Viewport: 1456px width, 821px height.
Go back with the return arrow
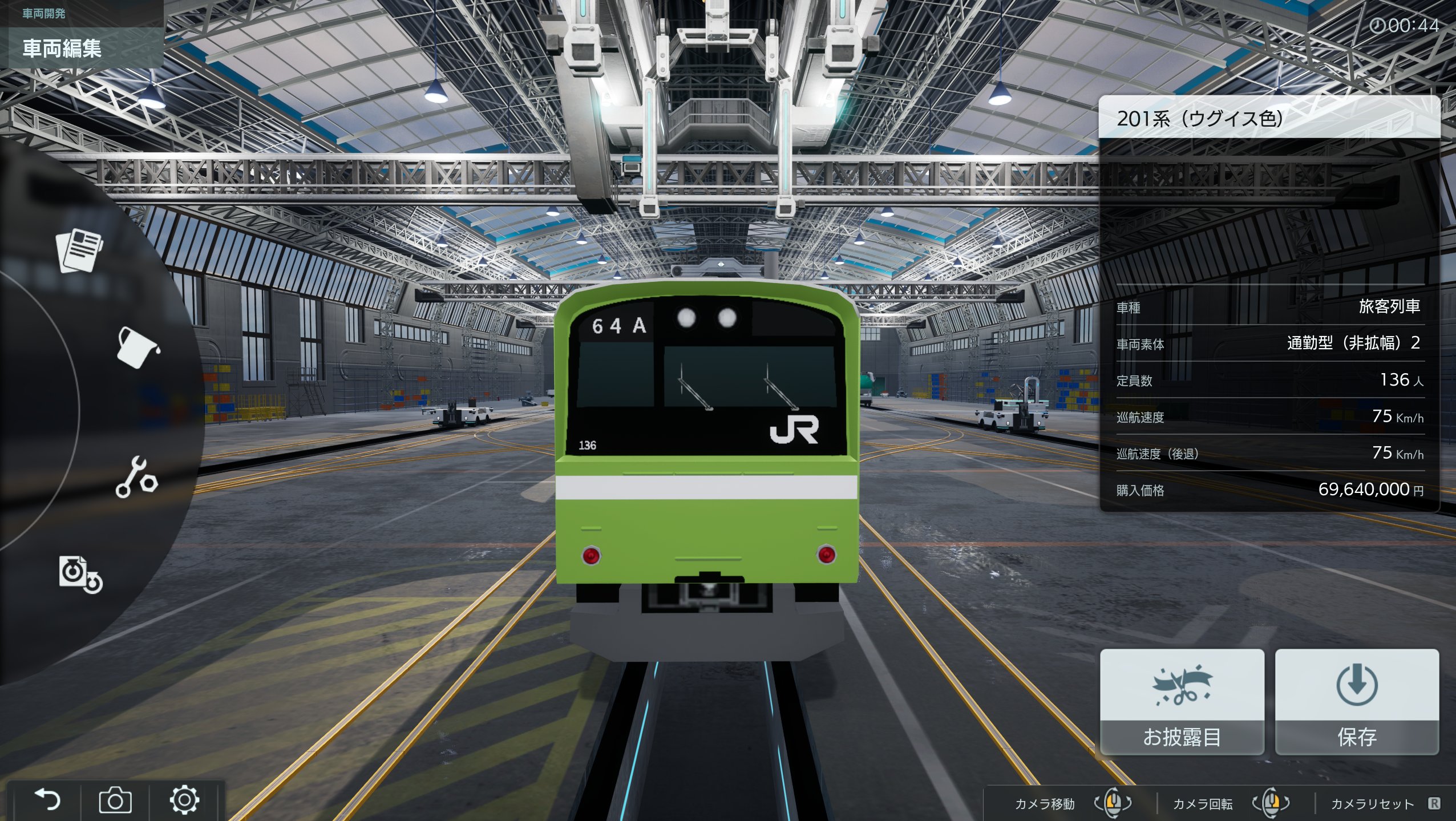[x=47, y=800]
